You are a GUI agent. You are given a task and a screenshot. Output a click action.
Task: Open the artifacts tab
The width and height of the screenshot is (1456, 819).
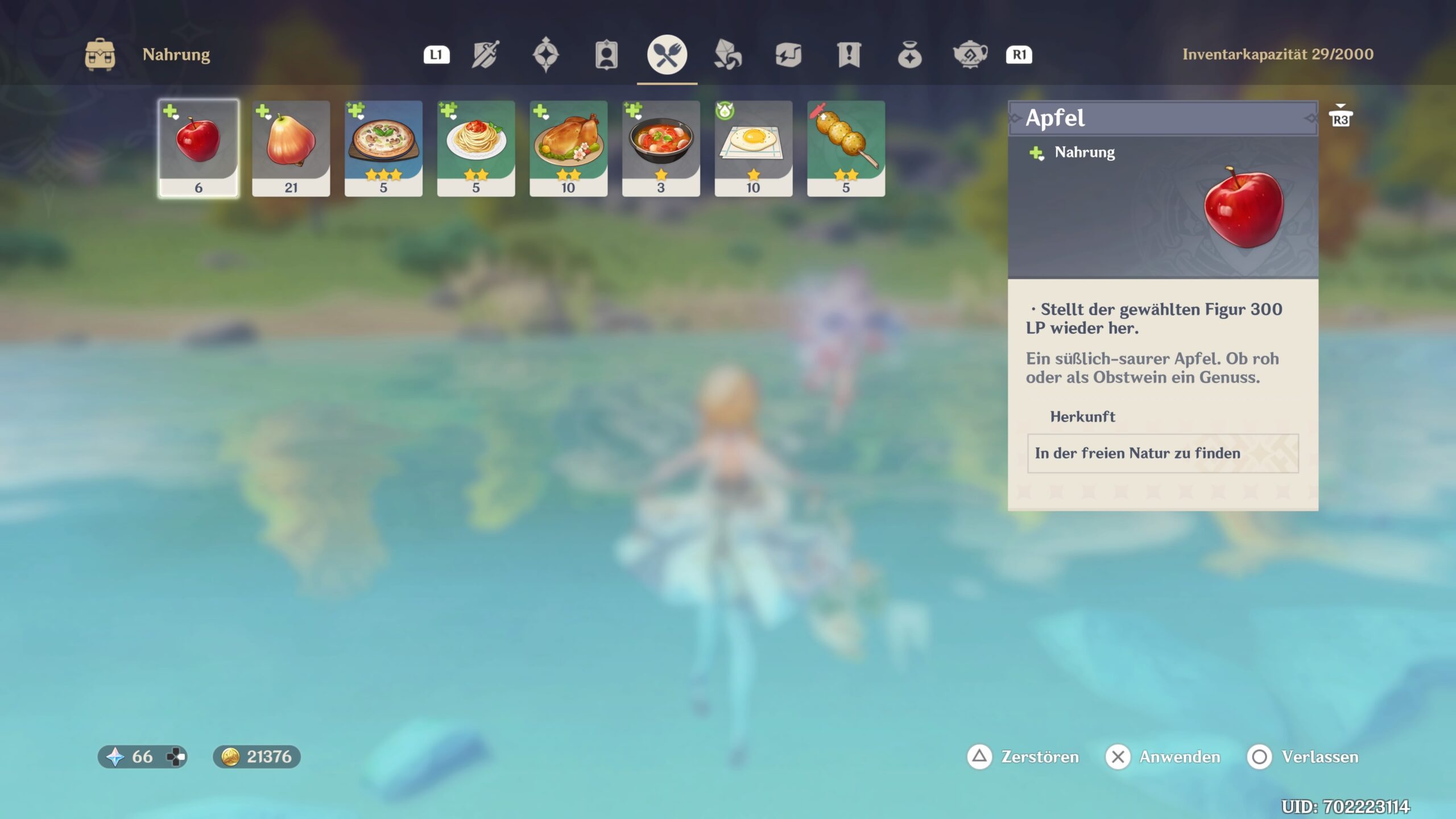[x=546, y=55]
